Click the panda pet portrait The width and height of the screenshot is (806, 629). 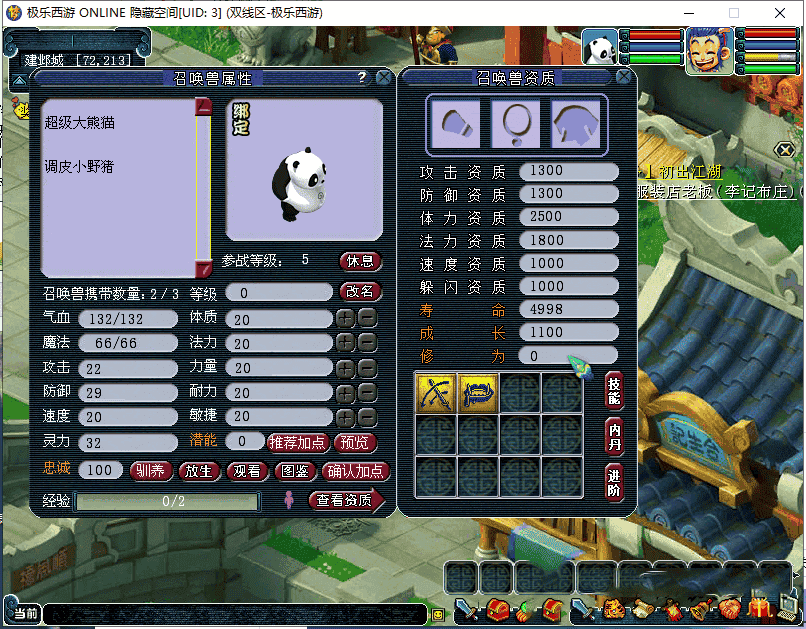click(x=600, y=48)
